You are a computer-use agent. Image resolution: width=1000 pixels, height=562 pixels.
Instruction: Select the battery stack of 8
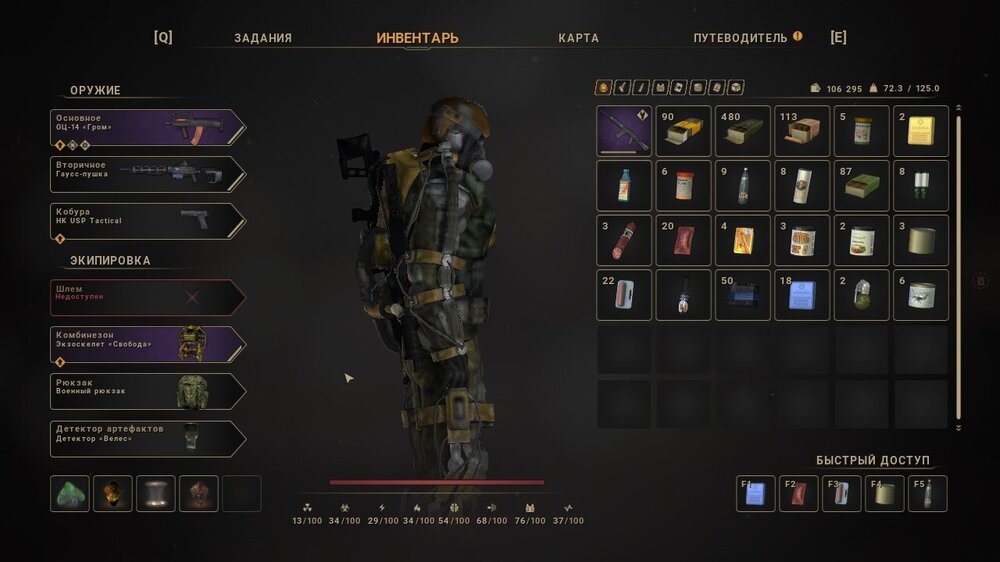tap(921, 186)
